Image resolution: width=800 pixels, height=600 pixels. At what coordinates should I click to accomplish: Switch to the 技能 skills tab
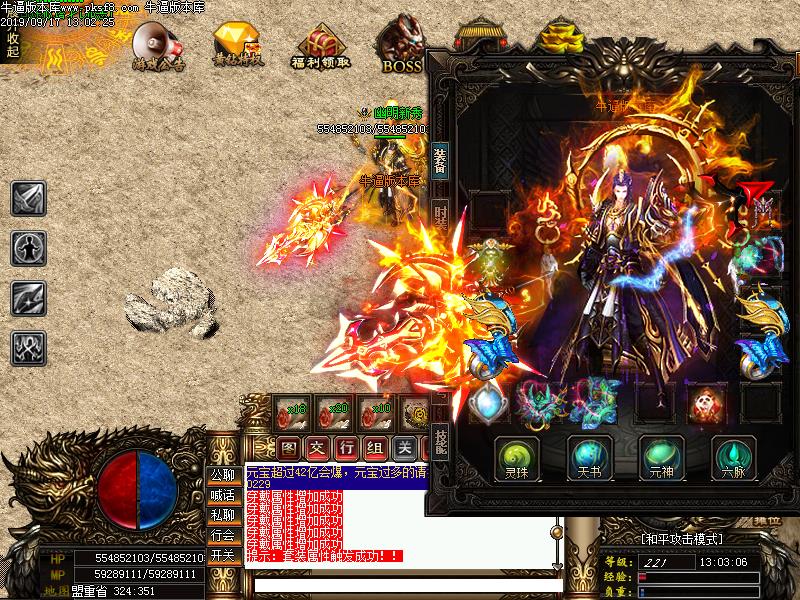[441, 441]
